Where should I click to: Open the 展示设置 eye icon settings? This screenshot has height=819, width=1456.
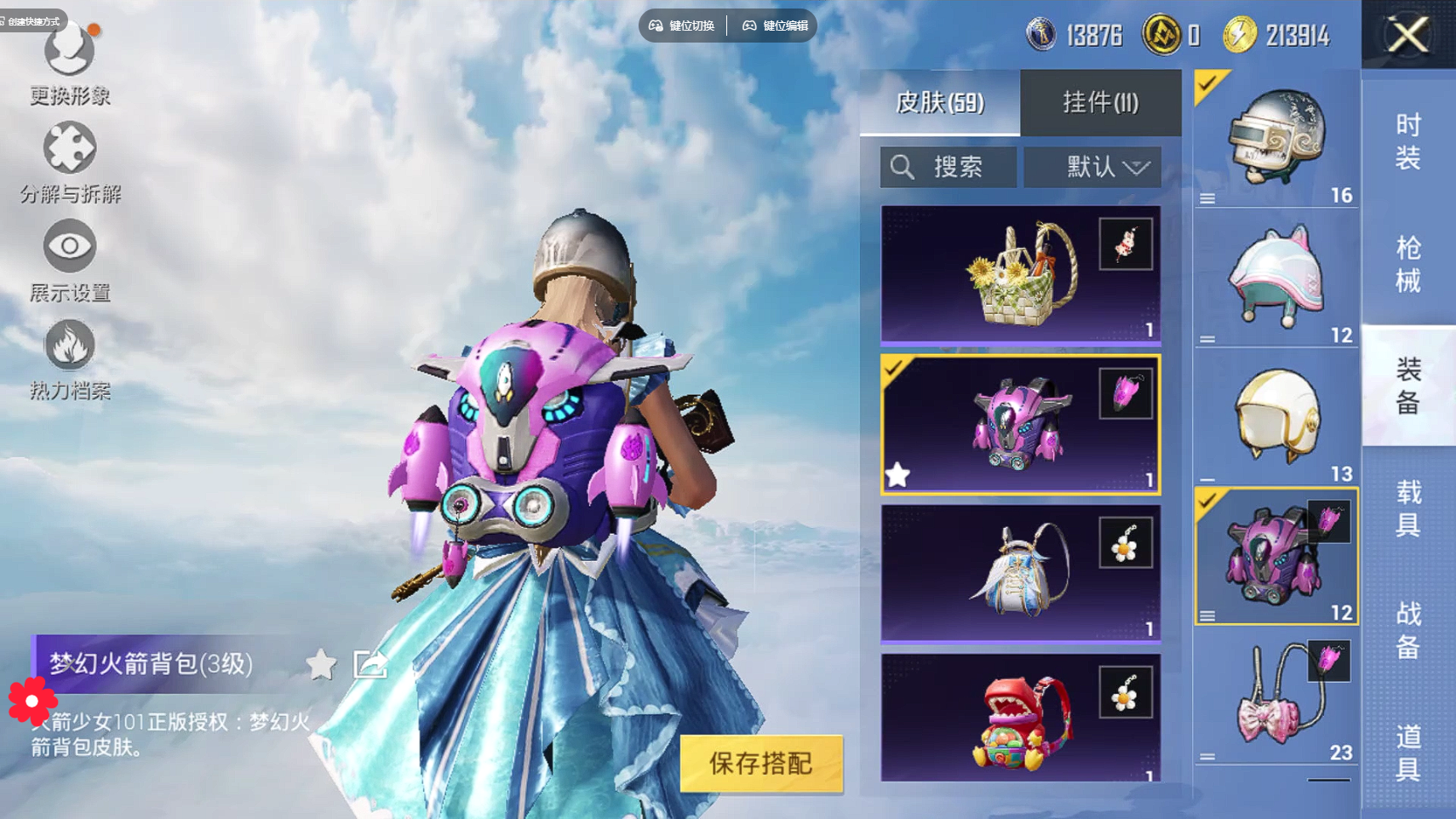pyautogui.click(x=70, y=260)
